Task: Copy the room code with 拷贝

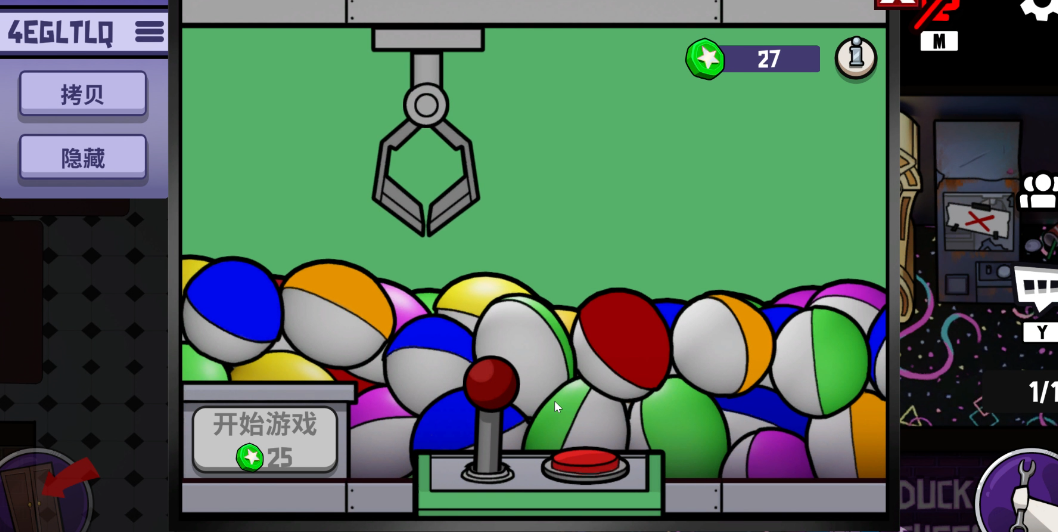Action: coord(83,94)
